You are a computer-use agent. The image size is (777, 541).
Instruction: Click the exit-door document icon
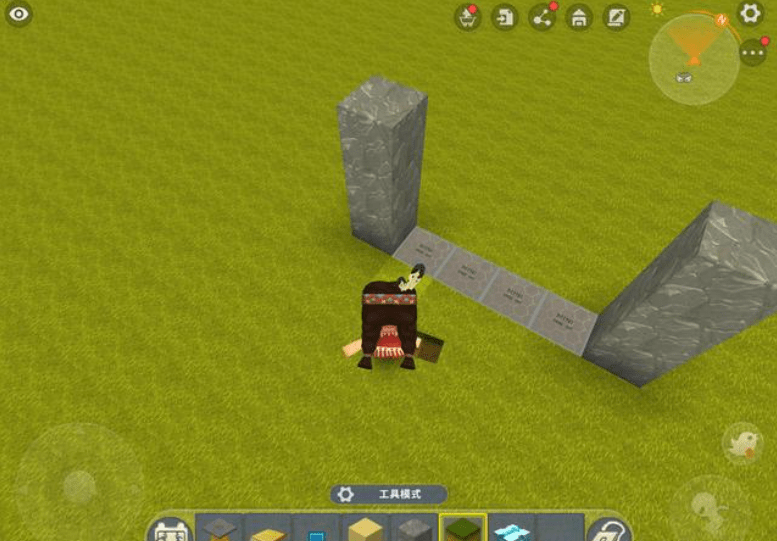point(505,17)
